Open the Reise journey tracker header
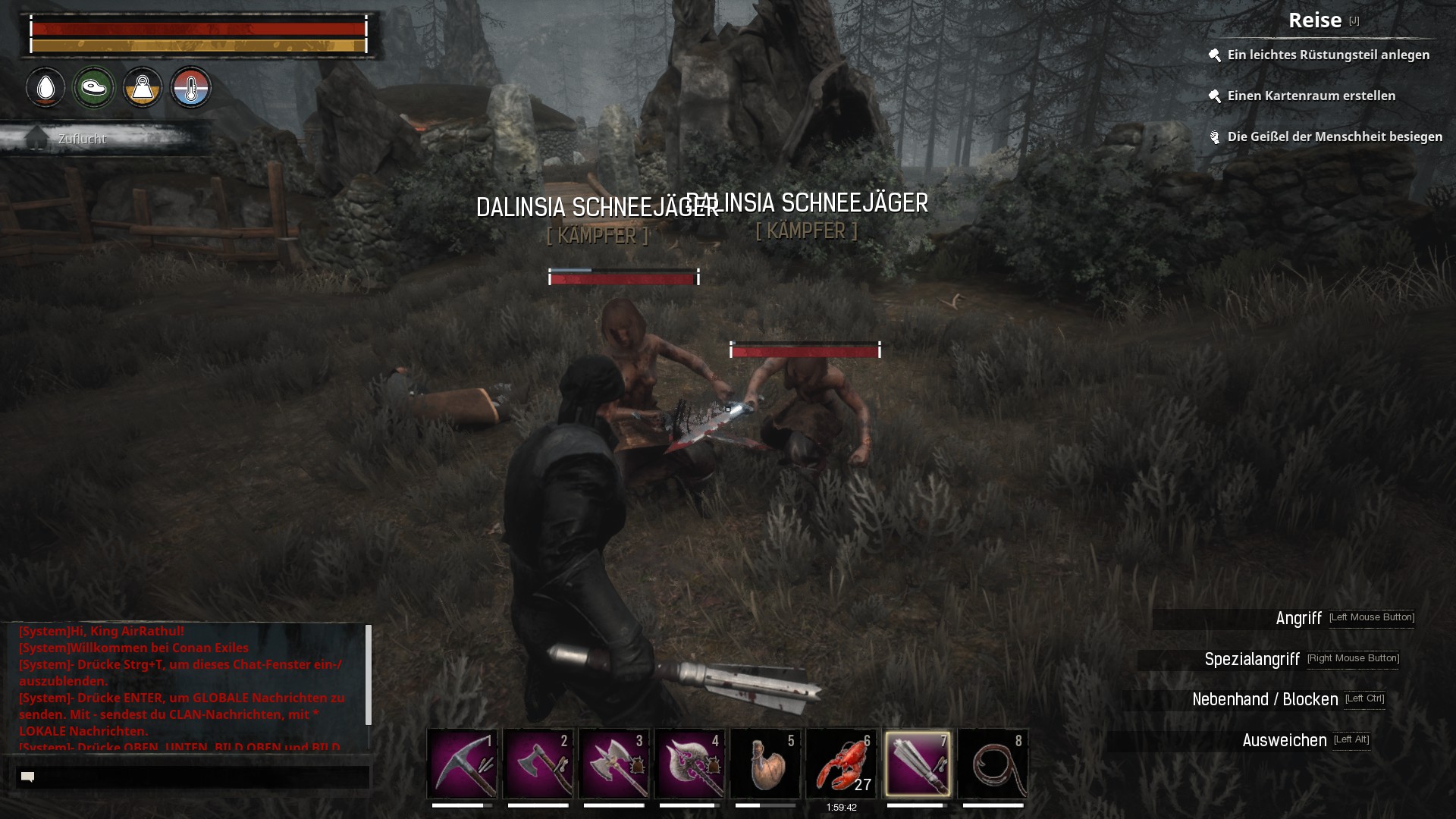Image resolution: width=1456 pixels, height=819 pixels. [x=1315, y=20]
